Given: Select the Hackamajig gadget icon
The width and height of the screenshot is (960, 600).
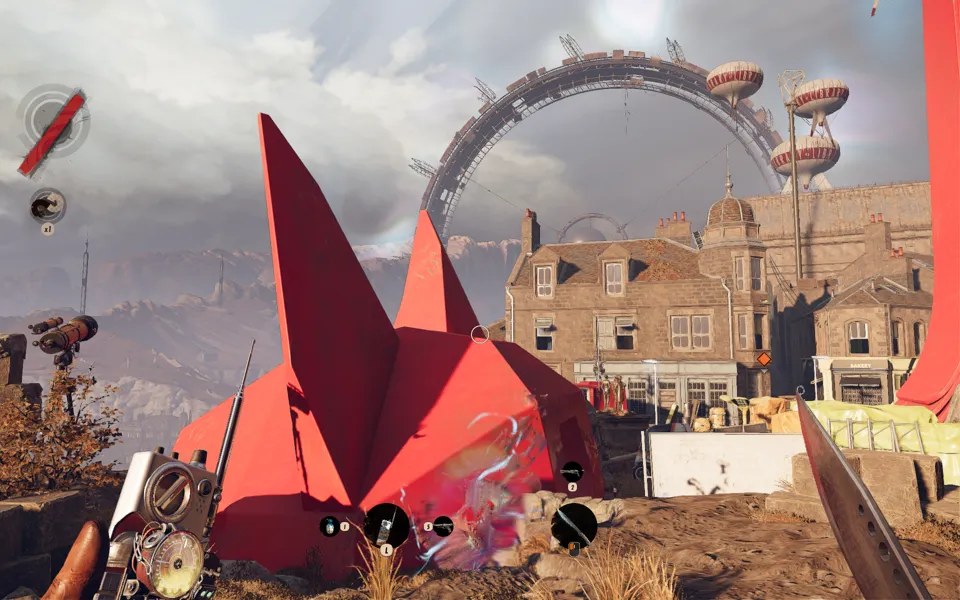Looking at the screenshot, I should [x=386, y=524].
